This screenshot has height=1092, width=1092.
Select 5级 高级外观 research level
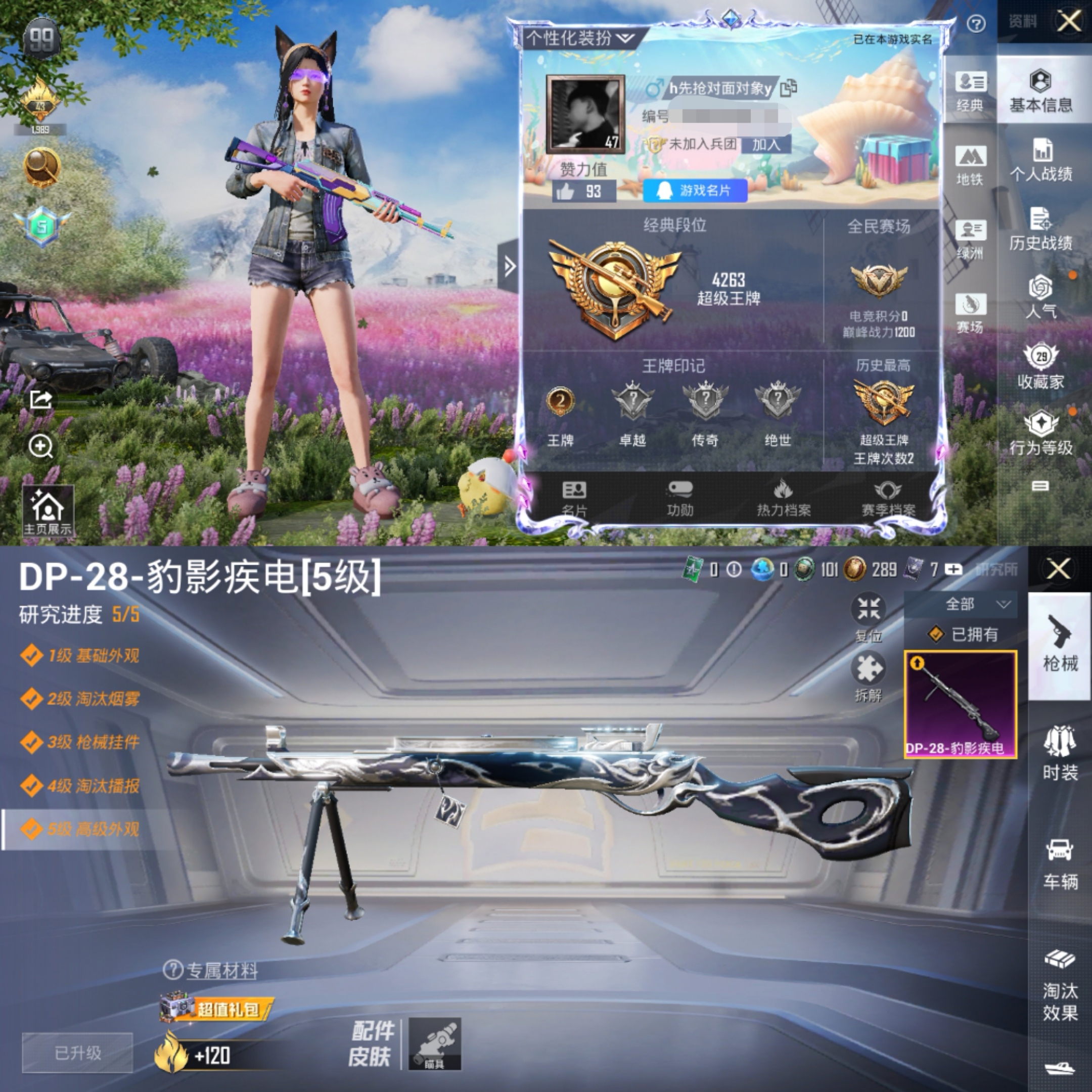click(81, 829)
